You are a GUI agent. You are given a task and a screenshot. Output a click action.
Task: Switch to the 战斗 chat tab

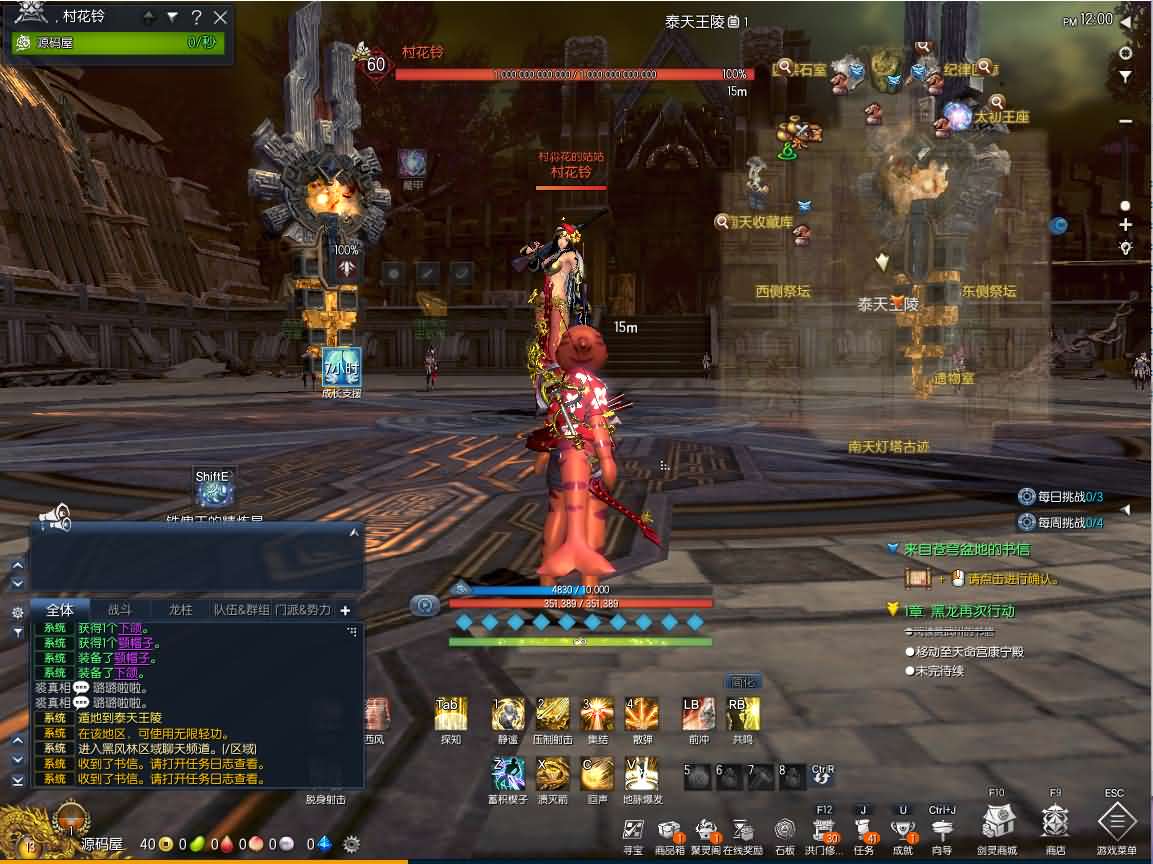coord(119,609)
